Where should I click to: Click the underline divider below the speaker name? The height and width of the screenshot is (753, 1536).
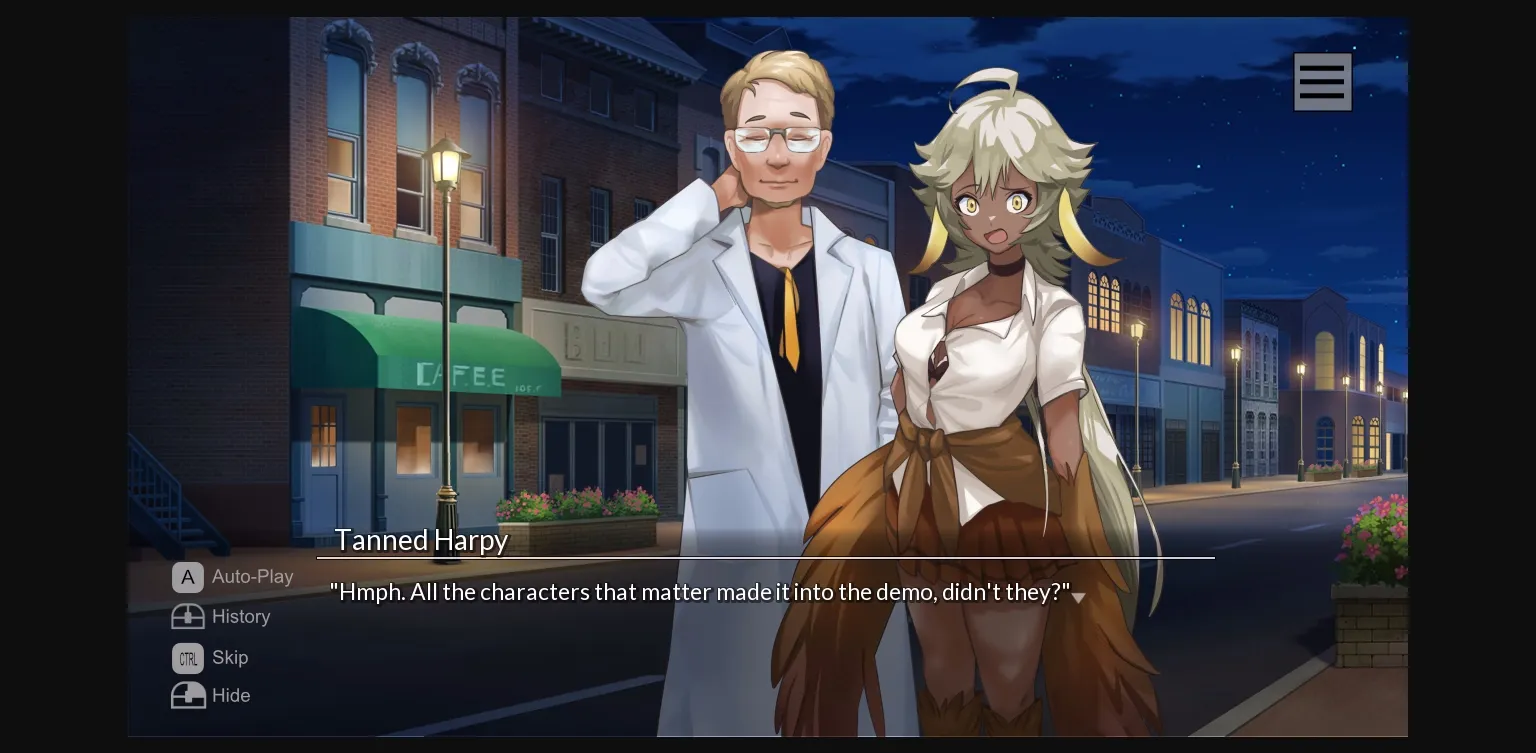tap(765, 557)
